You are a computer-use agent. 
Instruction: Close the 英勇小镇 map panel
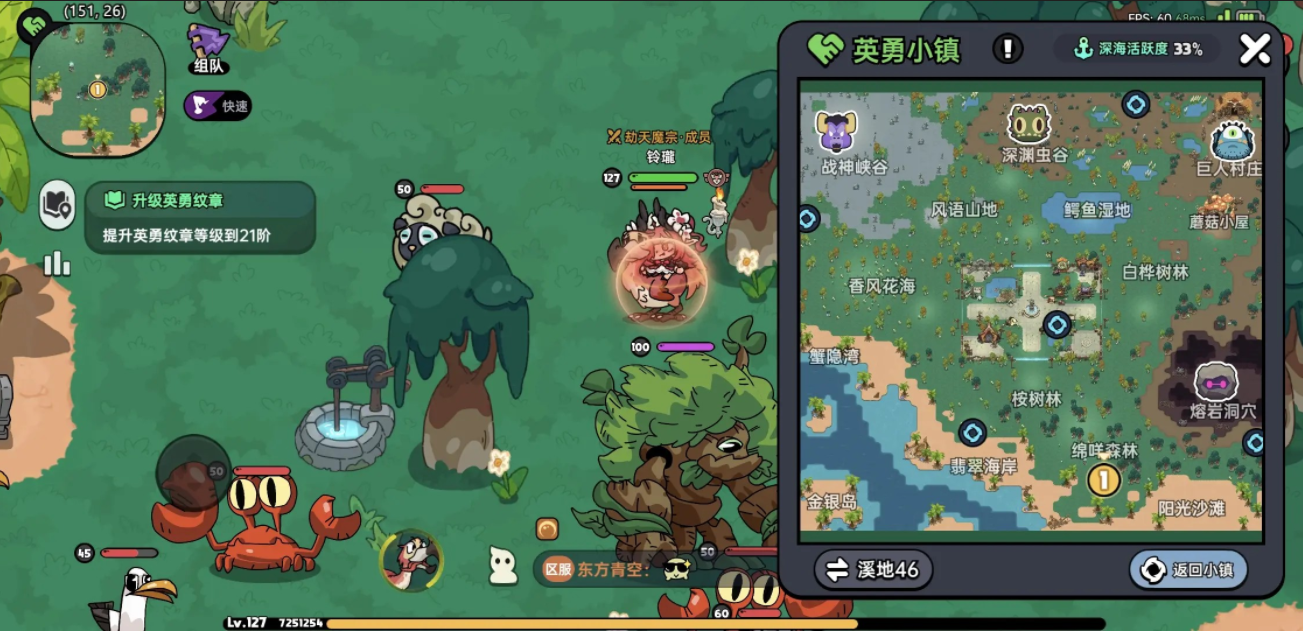click(x=1254, y=49)
